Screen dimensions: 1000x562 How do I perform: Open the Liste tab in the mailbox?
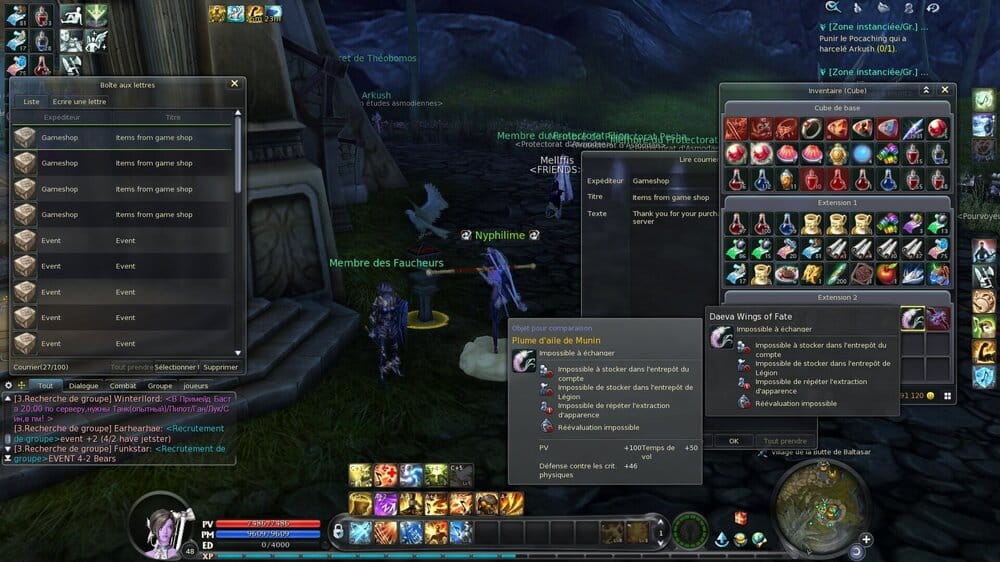point(32,101)
